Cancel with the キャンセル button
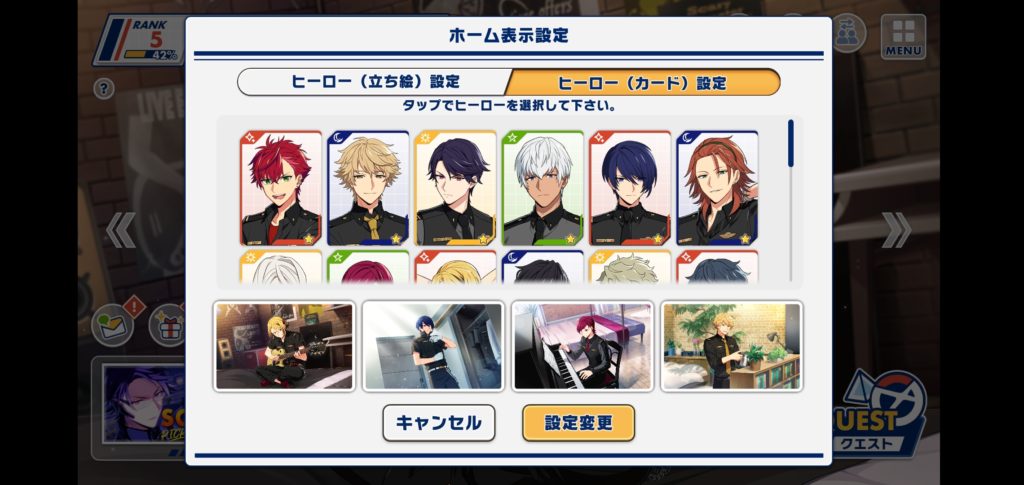1024x485 pixels. click(438, 422)
